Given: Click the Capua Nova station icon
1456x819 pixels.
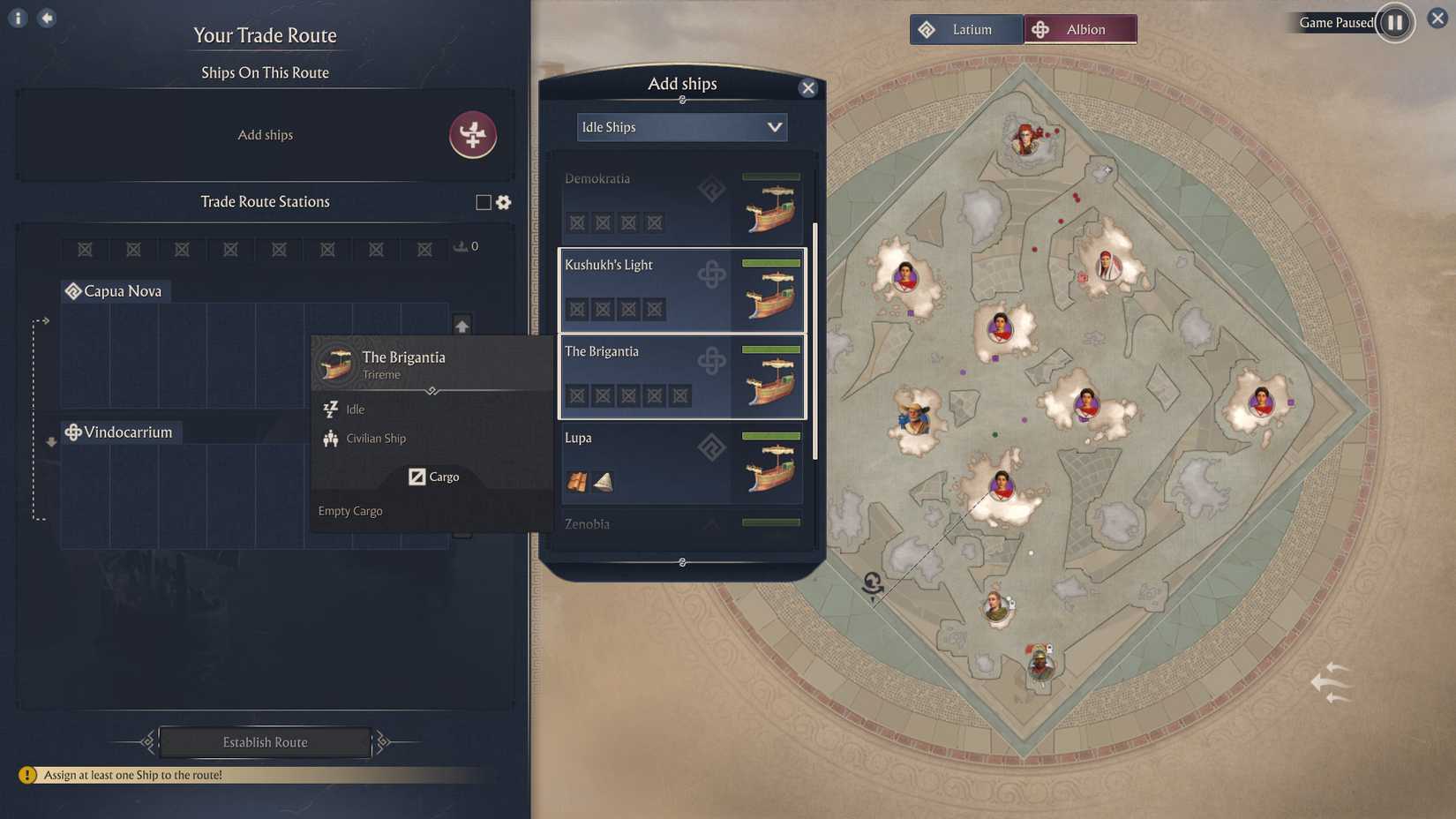Looking at the screenshot, I should (73, 290).
